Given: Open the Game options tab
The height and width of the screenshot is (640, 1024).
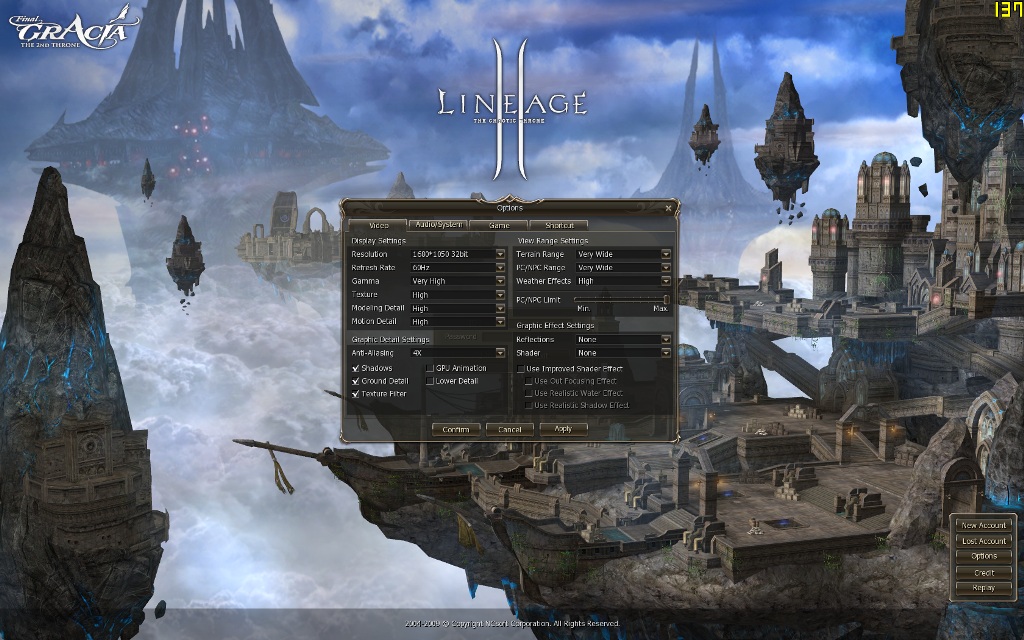Looking at the screenshot, I should tap(499, 225).
